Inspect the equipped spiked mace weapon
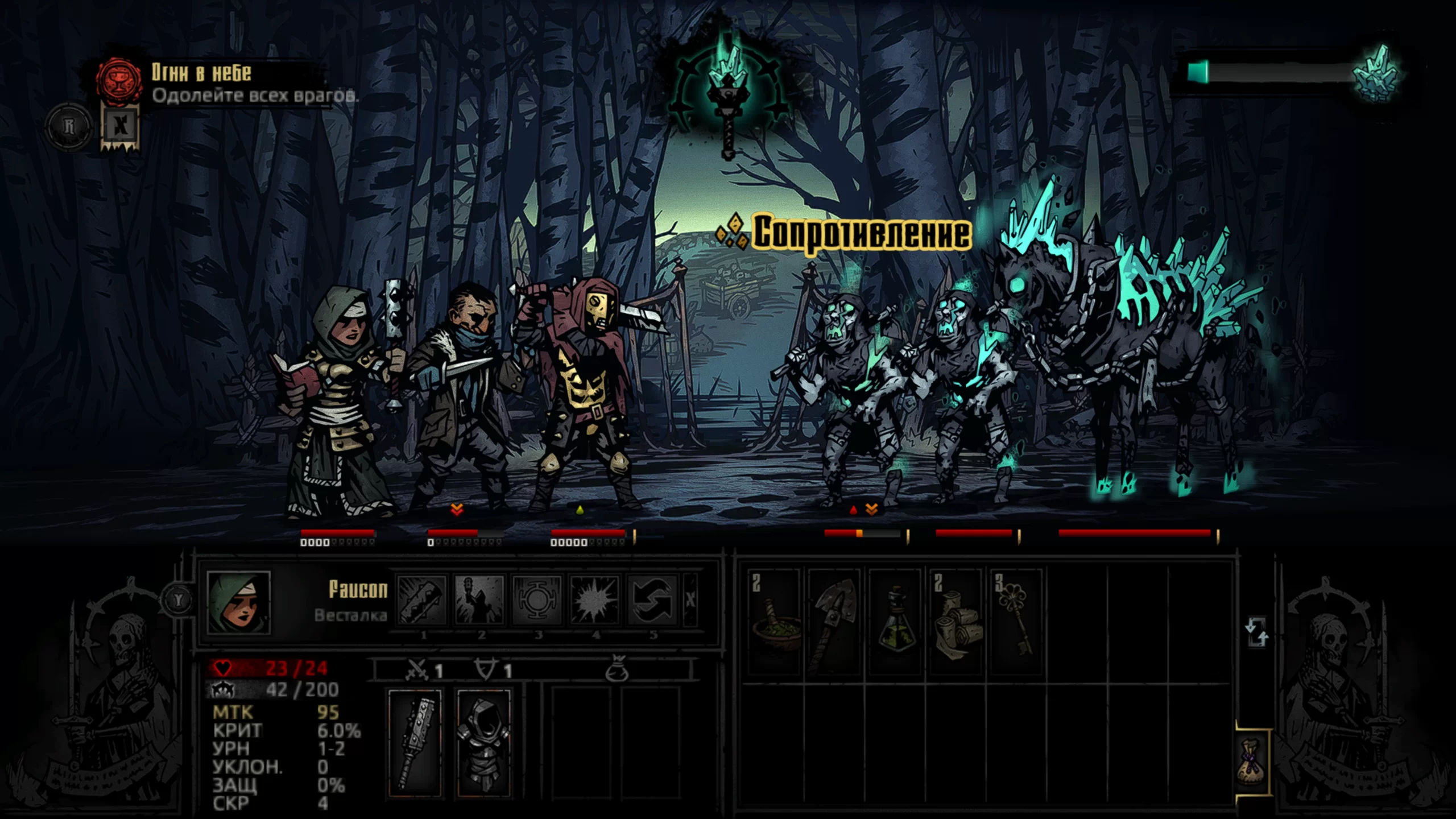Image resolution: width=1456 pixels, height=819 pixels. point(415,743)
